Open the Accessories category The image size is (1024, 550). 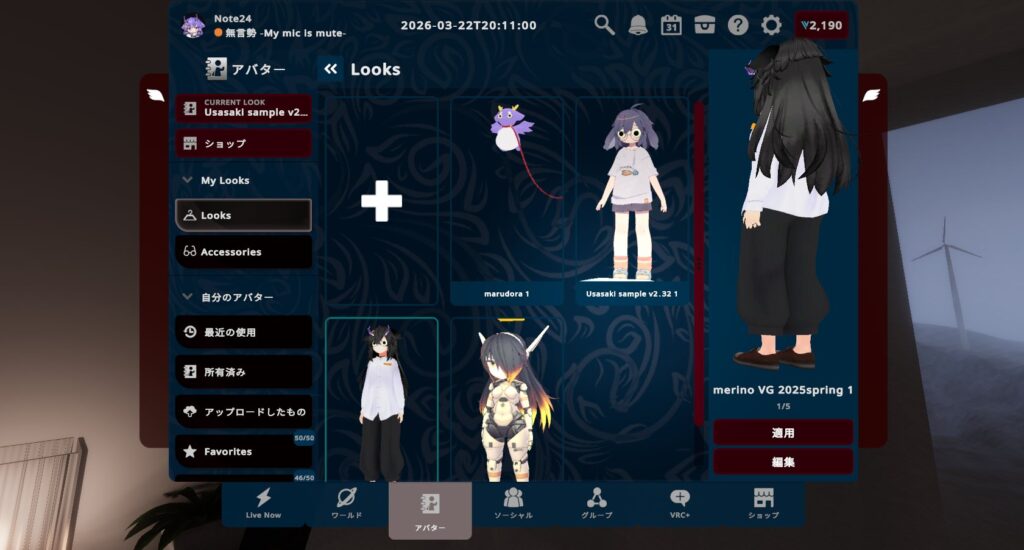tap(244, 252)
